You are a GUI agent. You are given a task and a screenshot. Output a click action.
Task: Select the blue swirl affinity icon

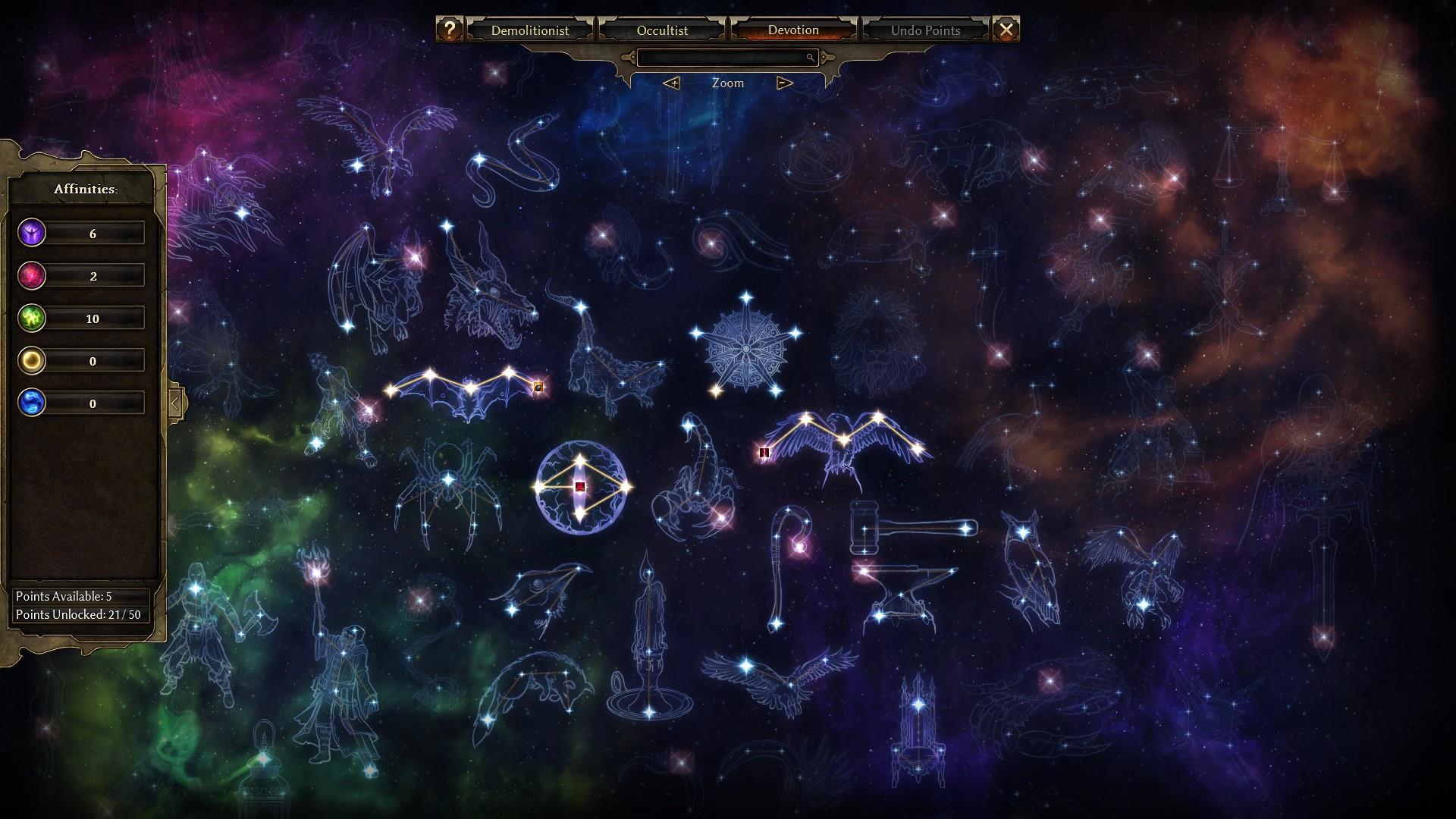(32, 403)
